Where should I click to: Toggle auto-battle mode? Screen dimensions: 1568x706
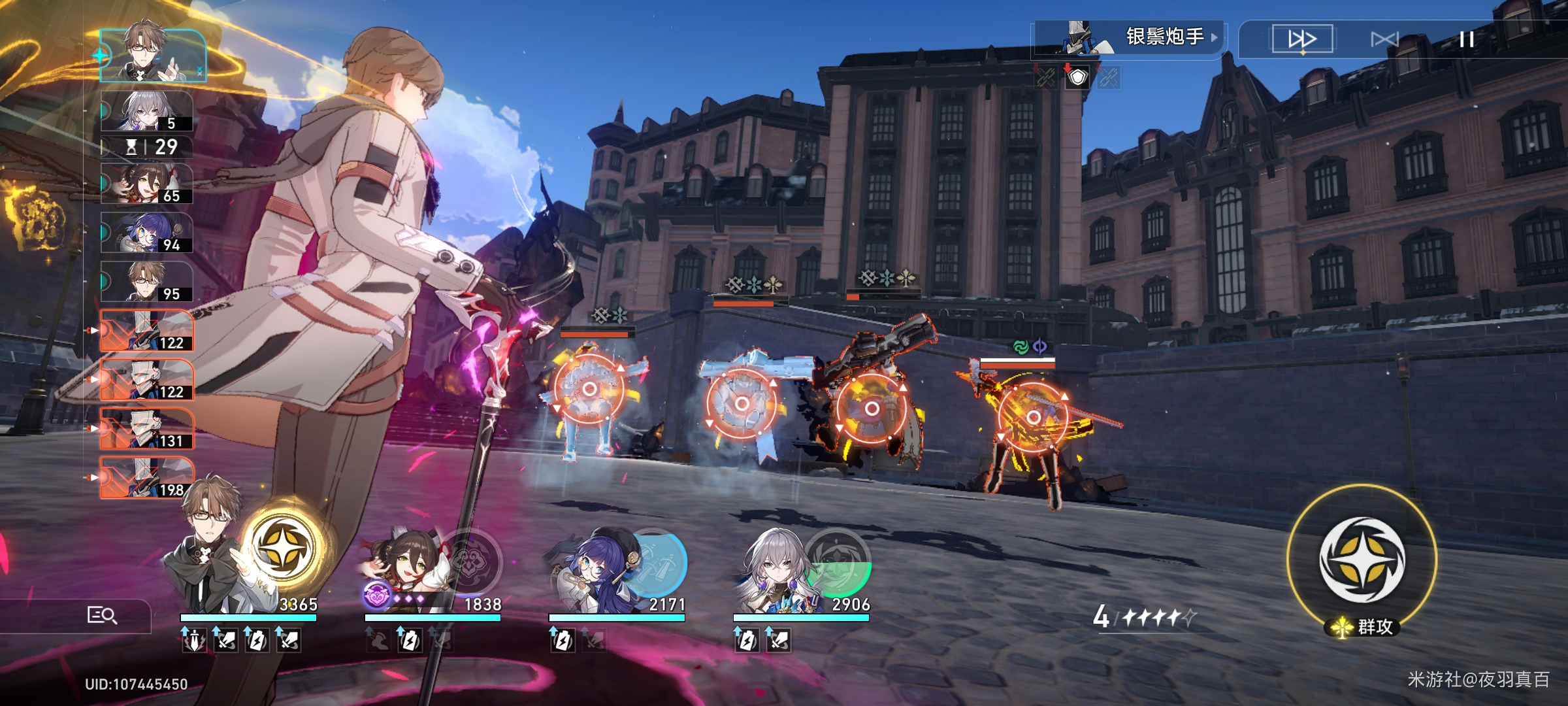pyautogui.click(x=1384, y=39)
